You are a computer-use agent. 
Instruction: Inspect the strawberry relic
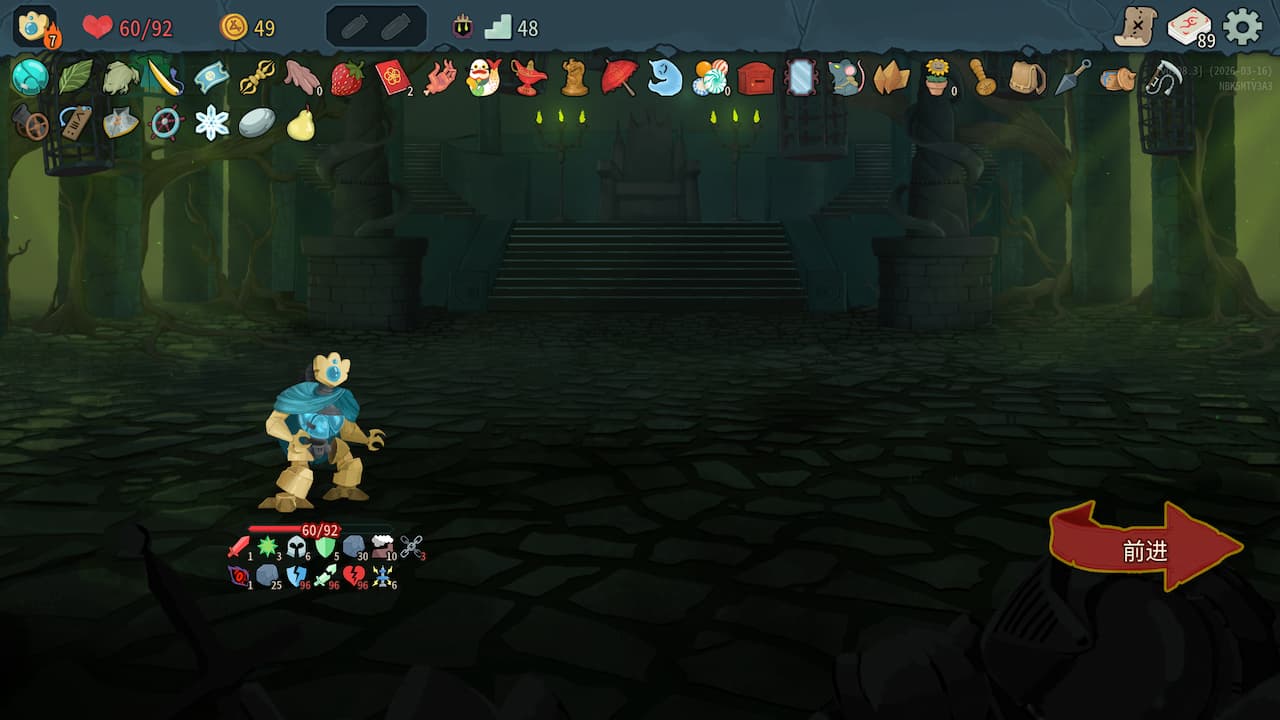(348, 78)
